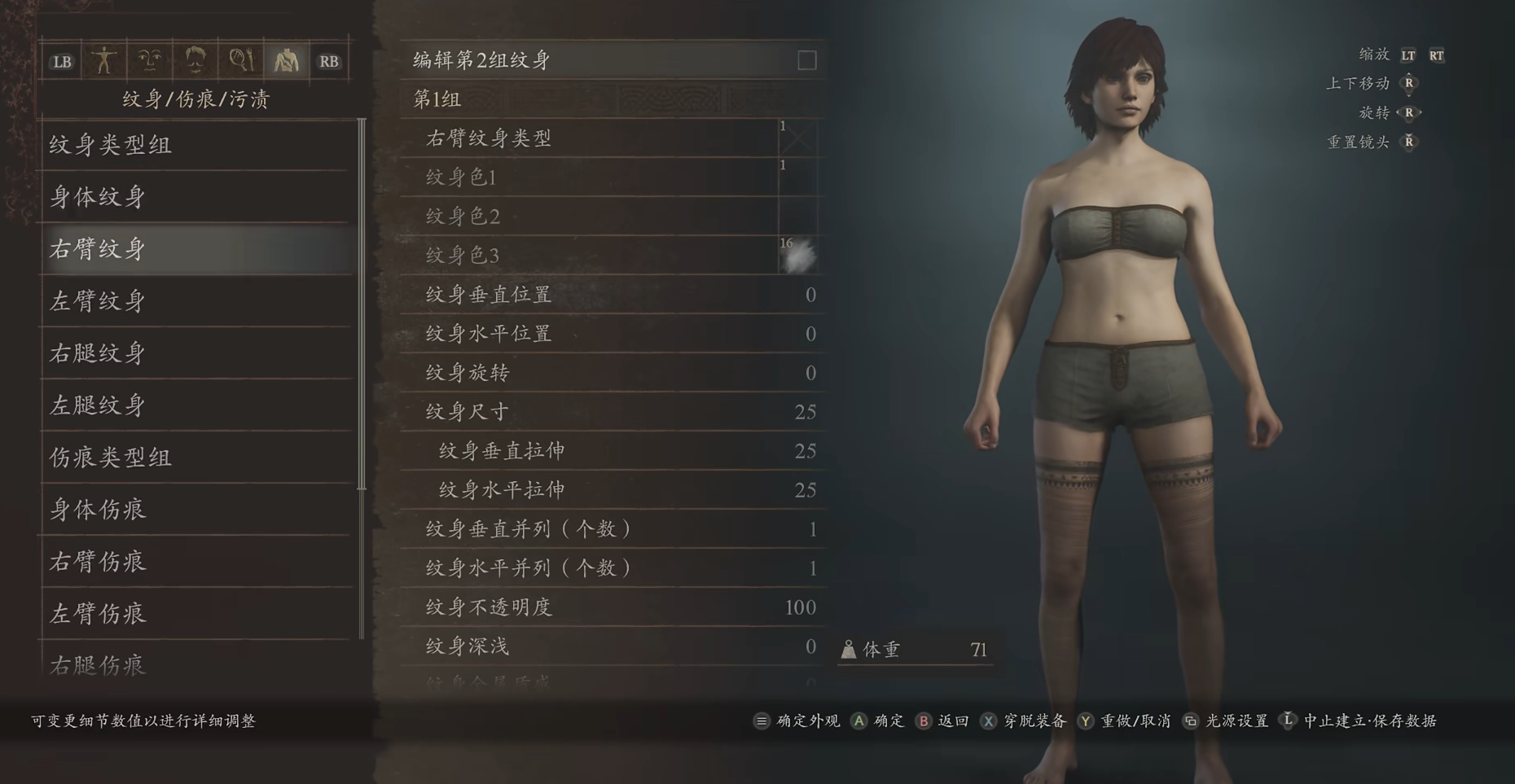1515x784 pixels.
Task: Select the 纹身水平并列（个数）row
Action: coord(613,568)
